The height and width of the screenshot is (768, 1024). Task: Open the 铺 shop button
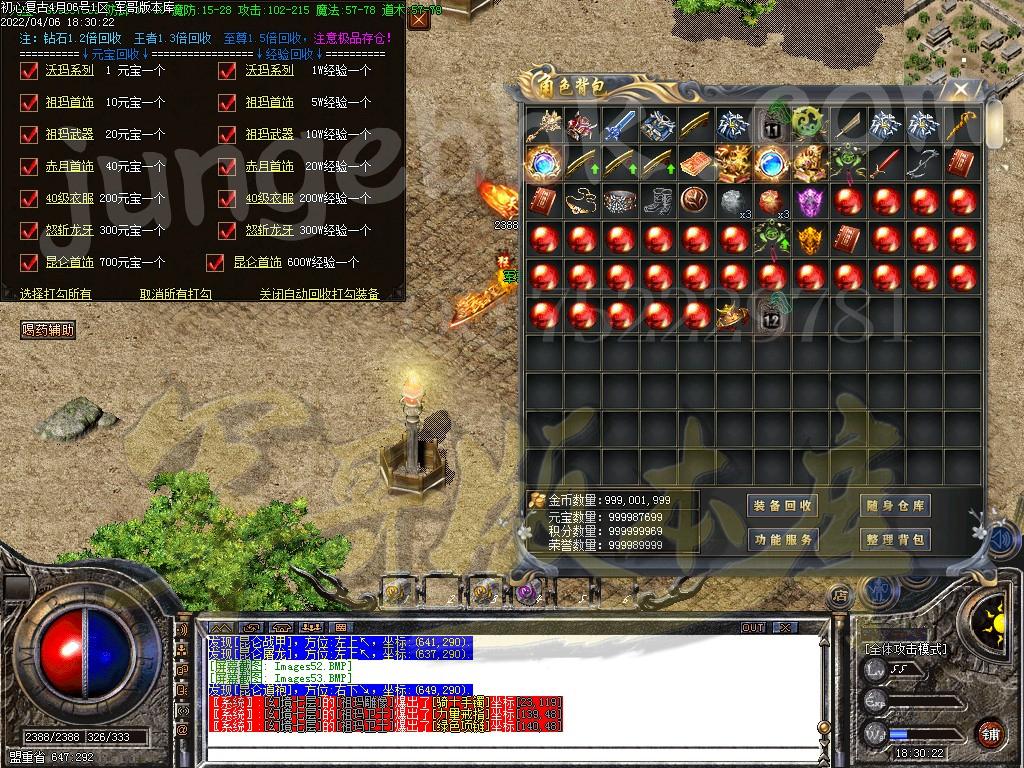(x=990, y=733)
